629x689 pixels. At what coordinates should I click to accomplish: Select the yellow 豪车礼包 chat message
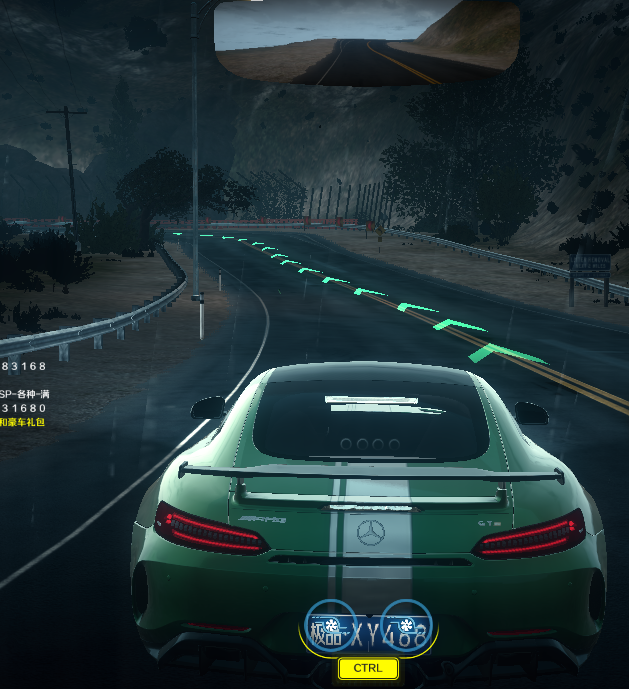[x=22, y=423]
